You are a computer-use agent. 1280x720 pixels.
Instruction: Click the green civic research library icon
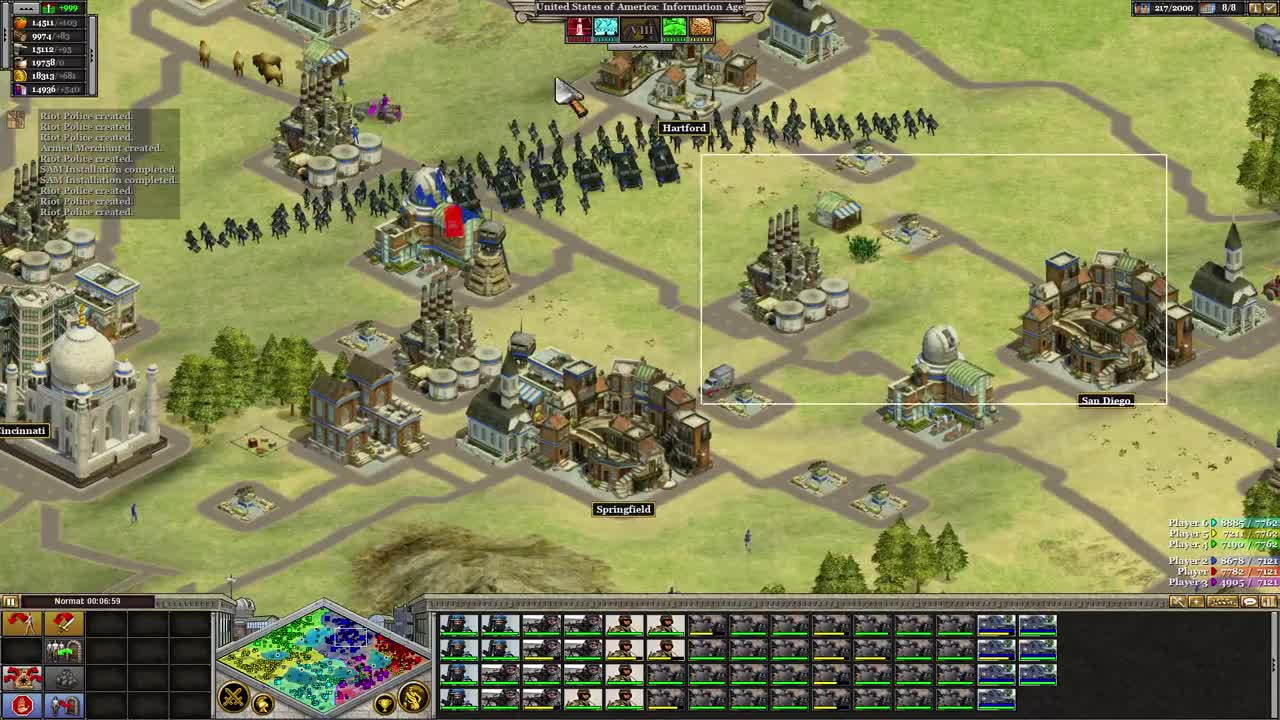click(x=674, y=27)
